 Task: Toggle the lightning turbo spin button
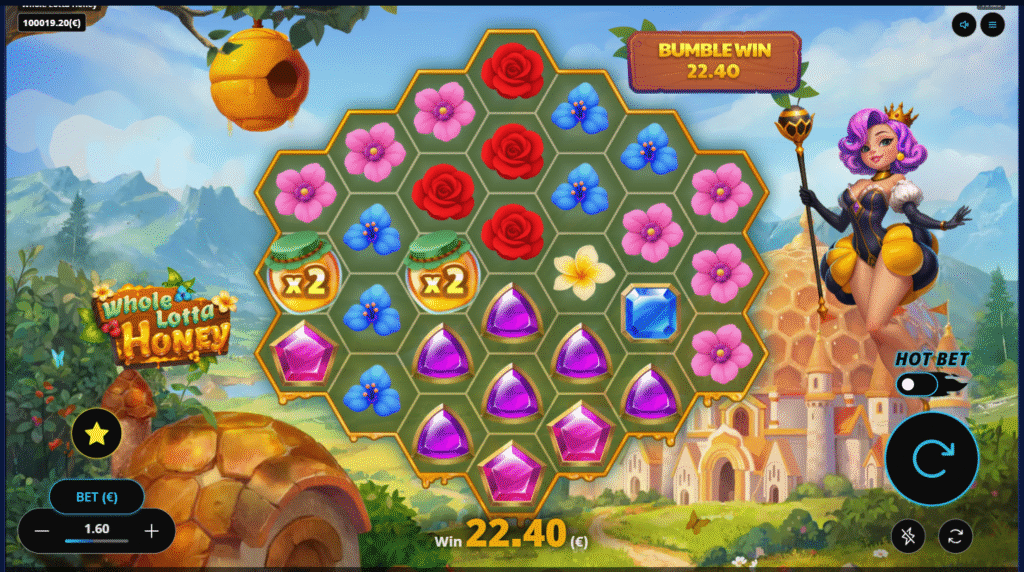pyautogui.click(x=908, y=537)
